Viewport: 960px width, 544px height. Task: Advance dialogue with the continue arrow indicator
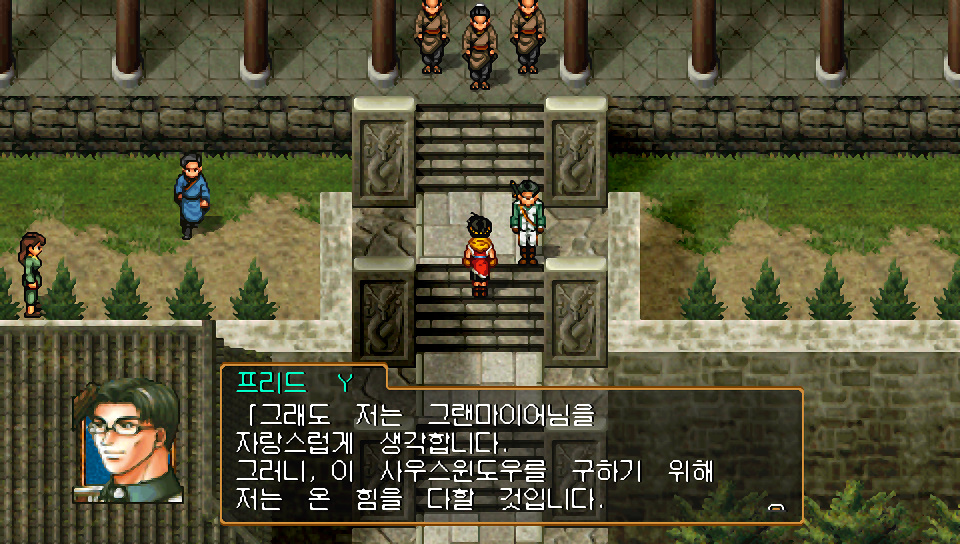775,508
